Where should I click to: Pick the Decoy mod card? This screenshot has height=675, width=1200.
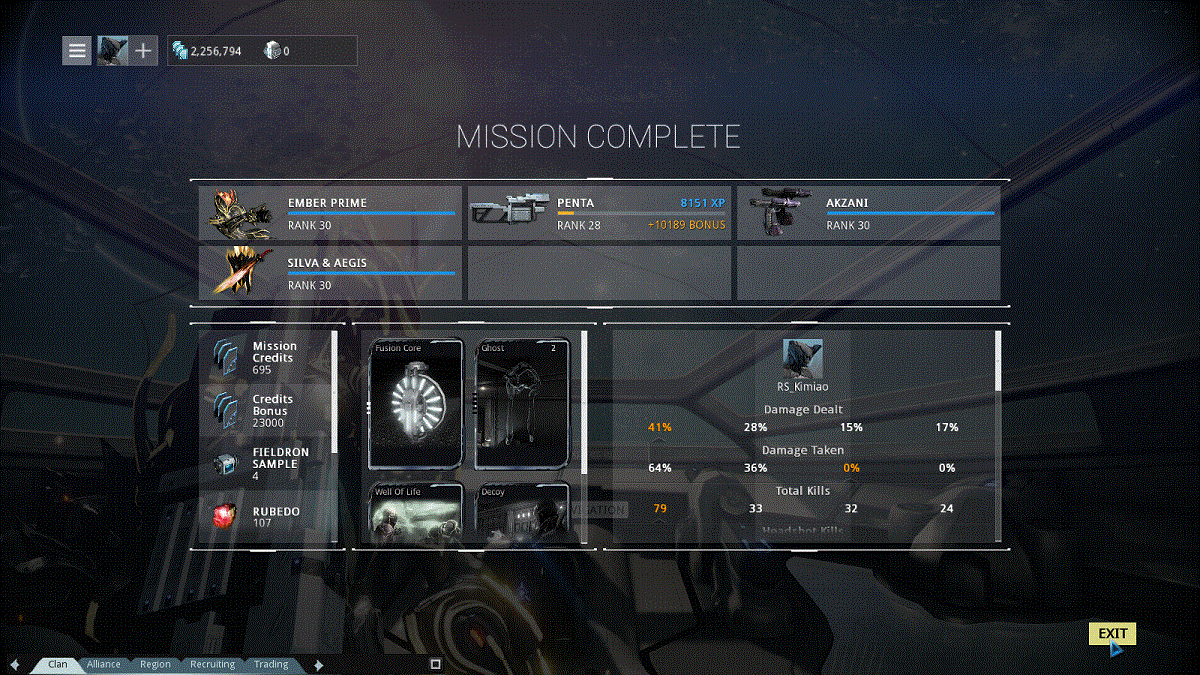(522, 513)
